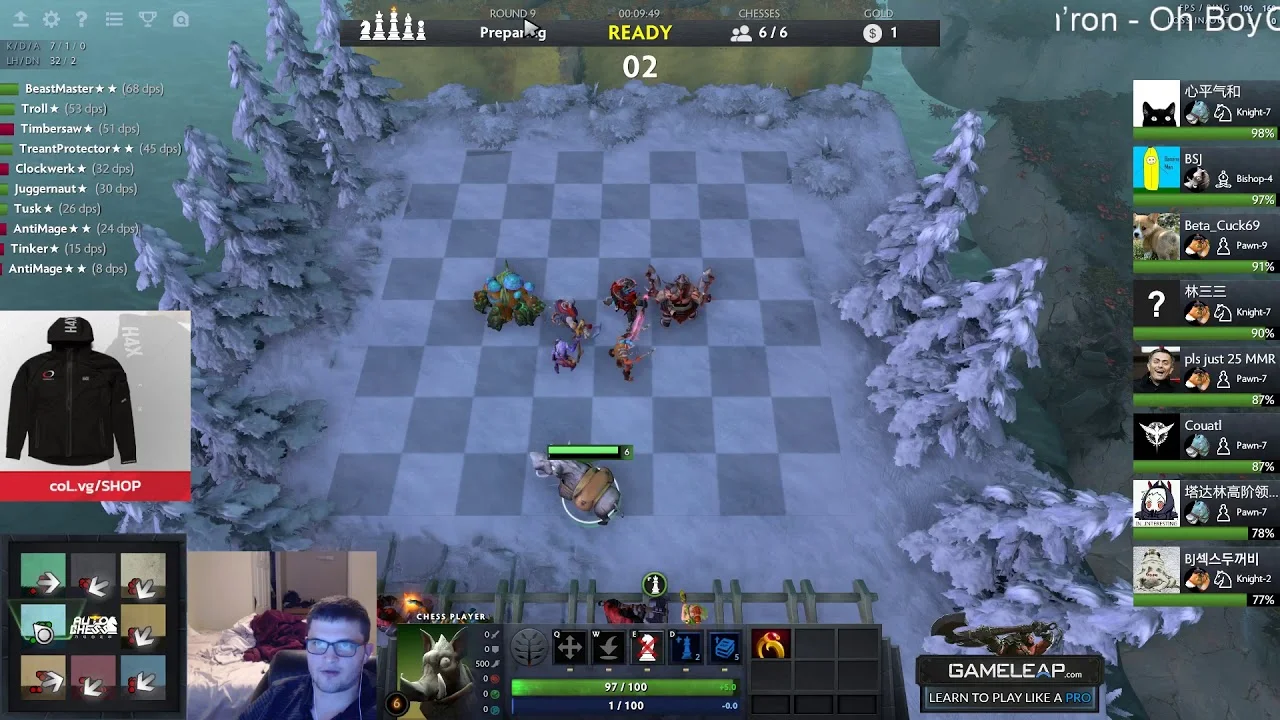Select the Q movement ability
Screen dimensions: 1280x720
[x=568, y=645]
